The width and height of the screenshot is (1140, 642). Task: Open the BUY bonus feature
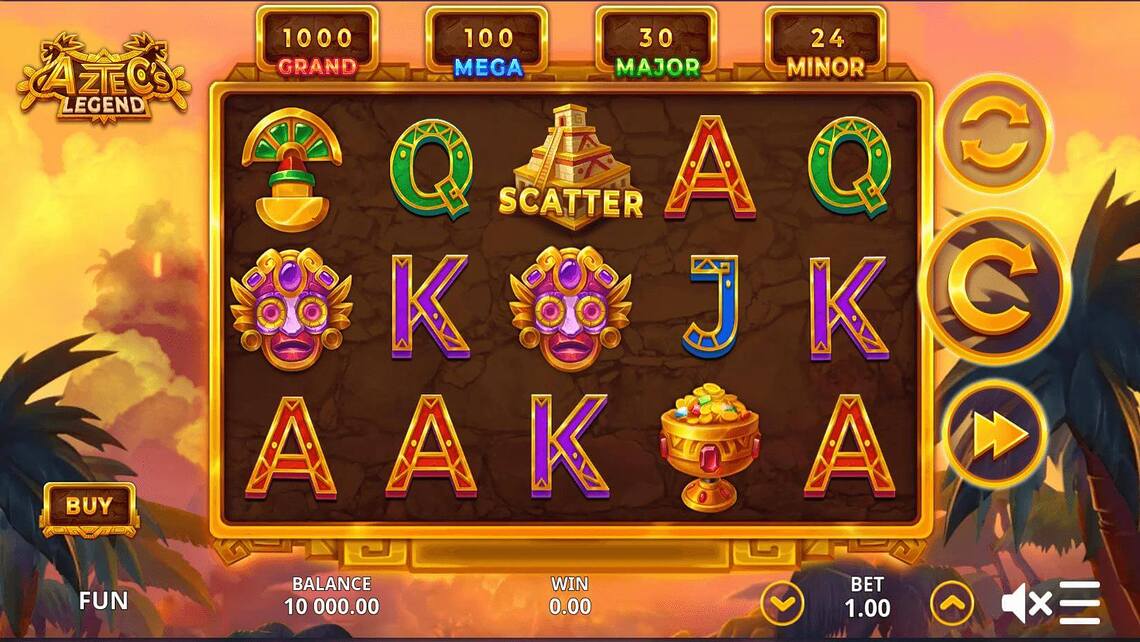coord(89,507)
